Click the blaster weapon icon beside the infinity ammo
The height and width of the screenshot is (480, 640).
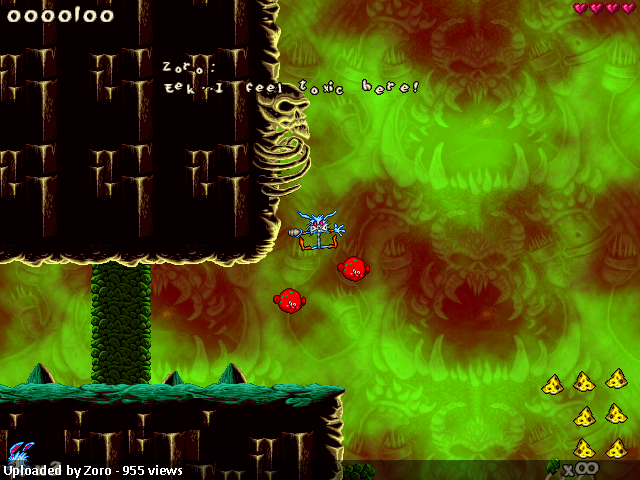coord(553,465)
